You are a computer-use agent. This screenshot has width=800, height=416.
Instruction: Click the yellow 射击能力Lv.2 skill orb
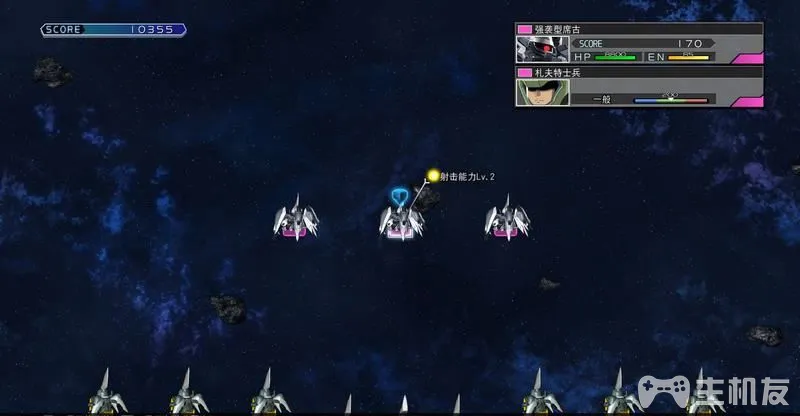tap(433, 176)
